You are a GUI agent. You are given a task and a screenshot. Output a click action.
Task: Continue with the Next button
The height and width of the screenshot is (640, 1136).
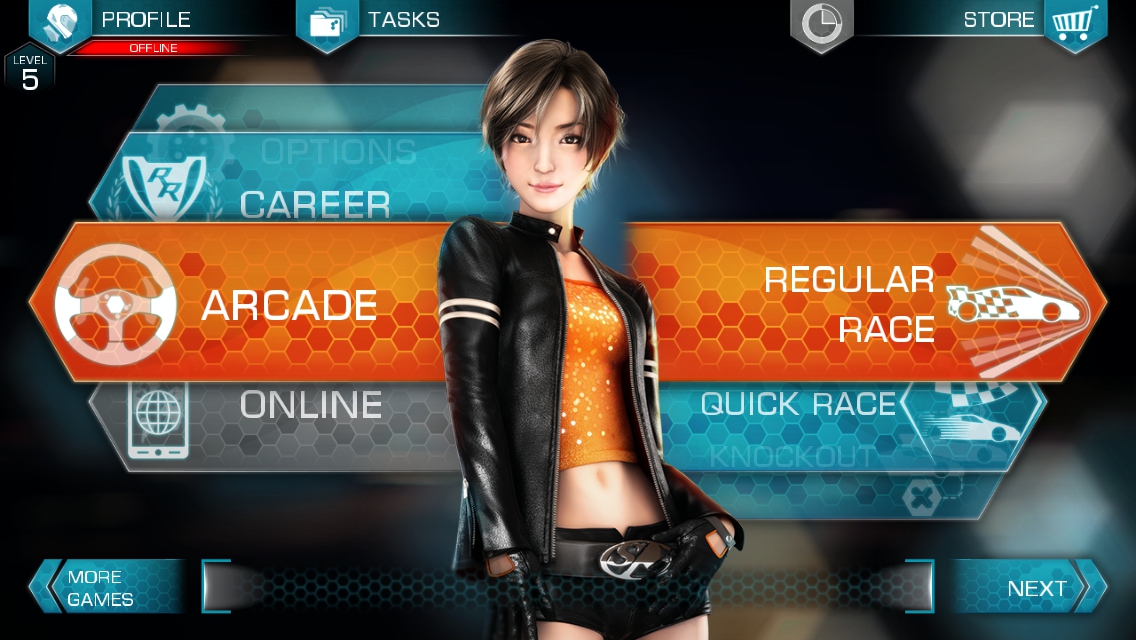coord(1036,588)
